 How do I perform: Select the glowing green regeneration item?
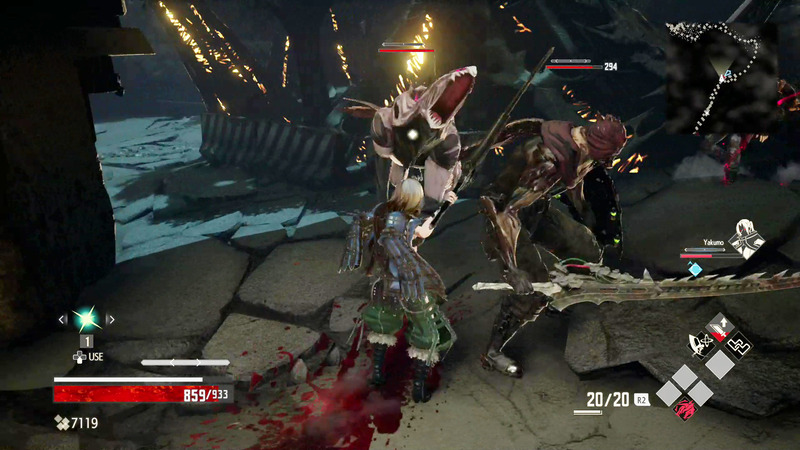pos(86,319)
